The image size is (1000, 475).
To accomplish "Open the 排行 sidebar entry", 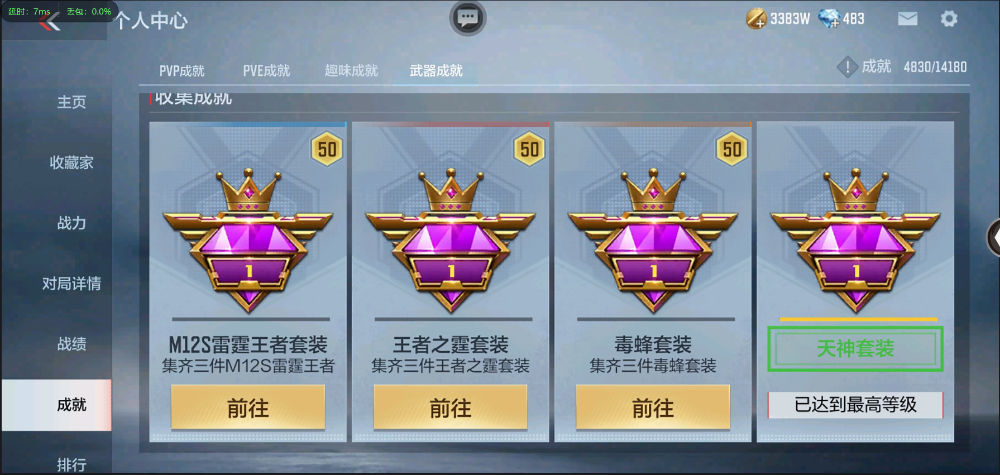I will pos(71,464).
